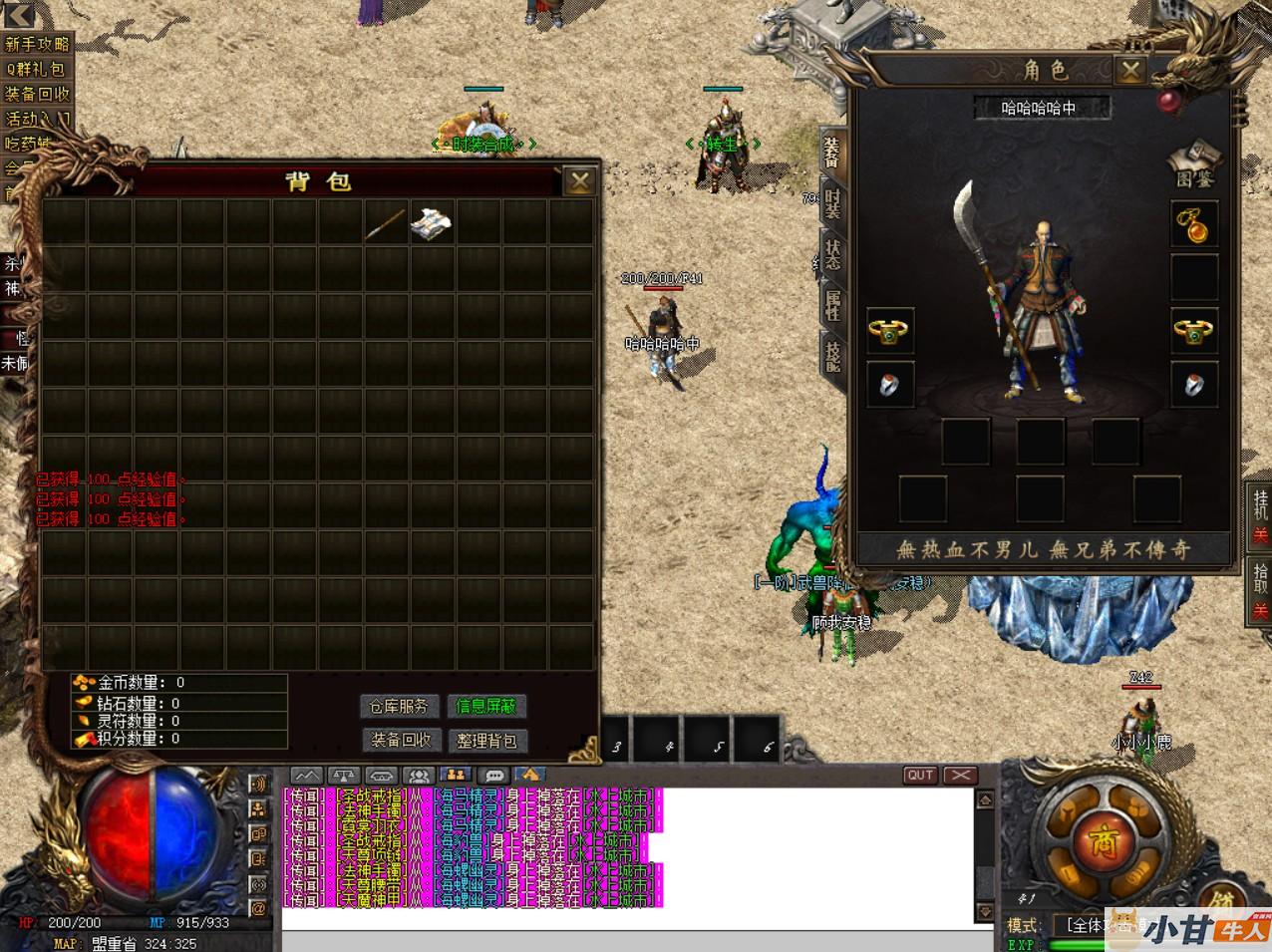
Task: Click the OUT button above the chat
Action: click(x=920, y=775)
